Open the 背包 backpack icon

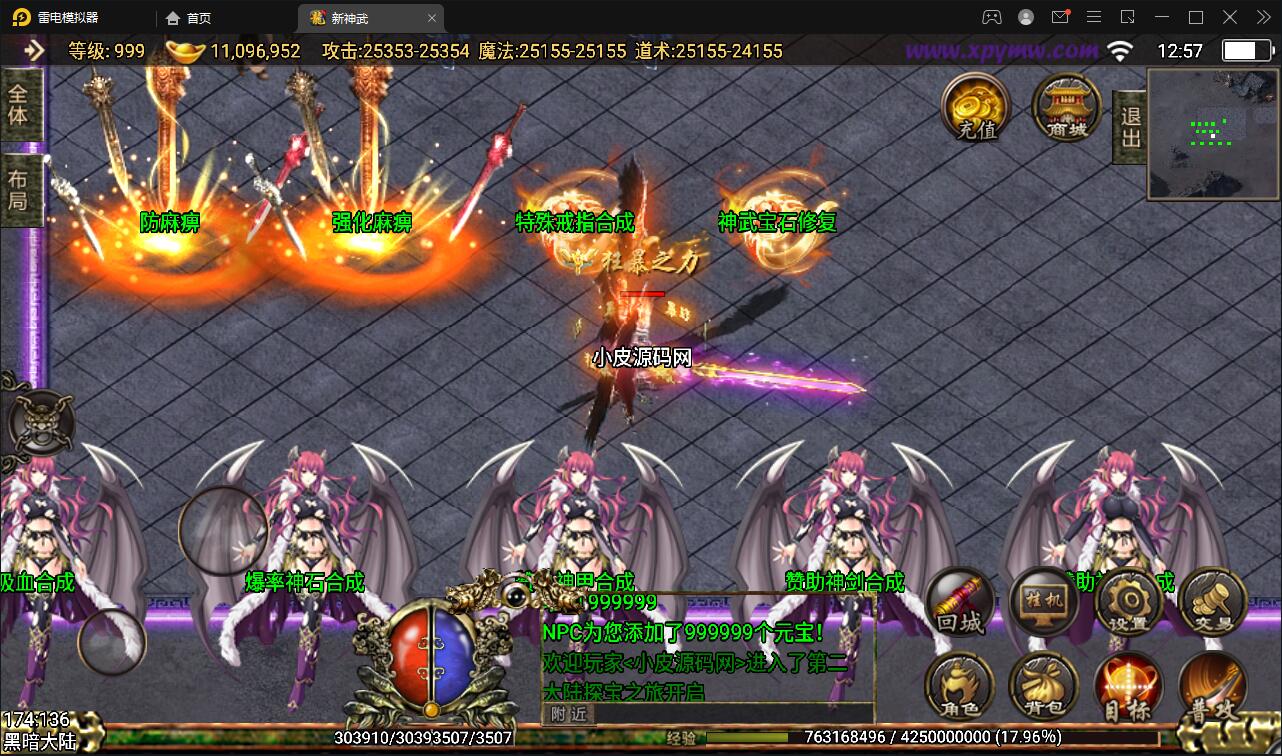1043,688
